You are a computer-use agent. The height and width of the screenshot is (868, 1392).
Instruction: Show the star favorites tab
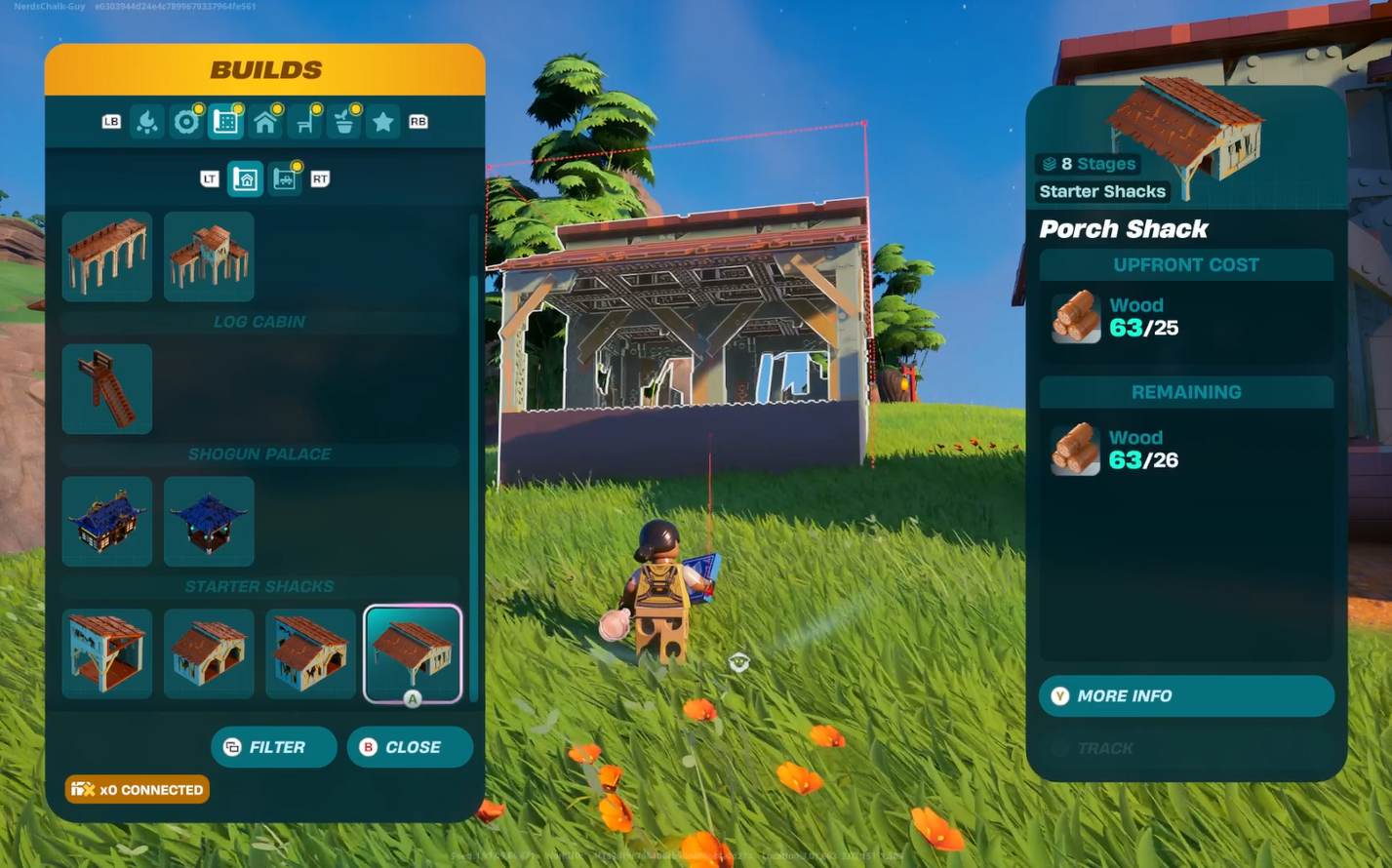[383, 122]
